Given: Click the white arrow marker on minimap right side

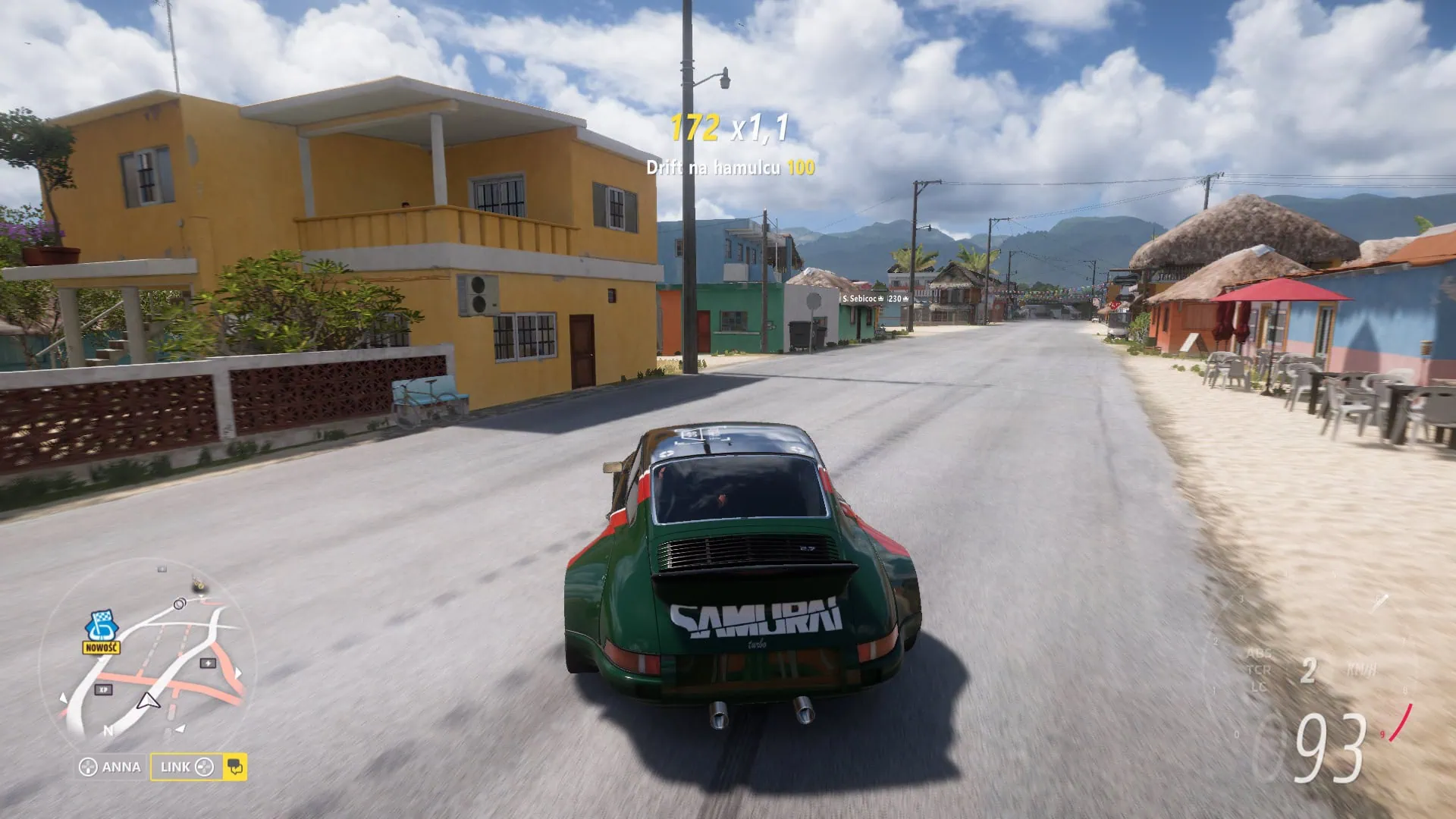Looking at the screenshot, I should (237, 673).
